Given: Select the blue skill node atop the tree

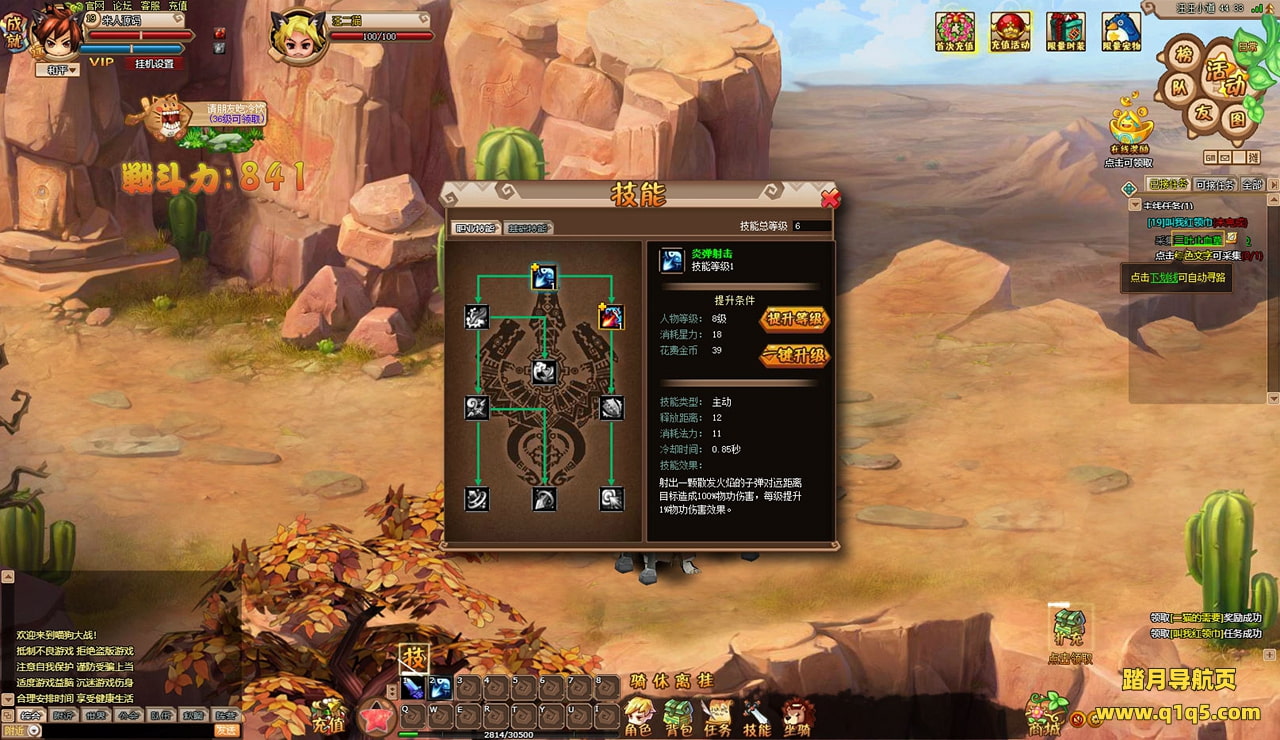Looking at the screenshot, I should point(543,277).
